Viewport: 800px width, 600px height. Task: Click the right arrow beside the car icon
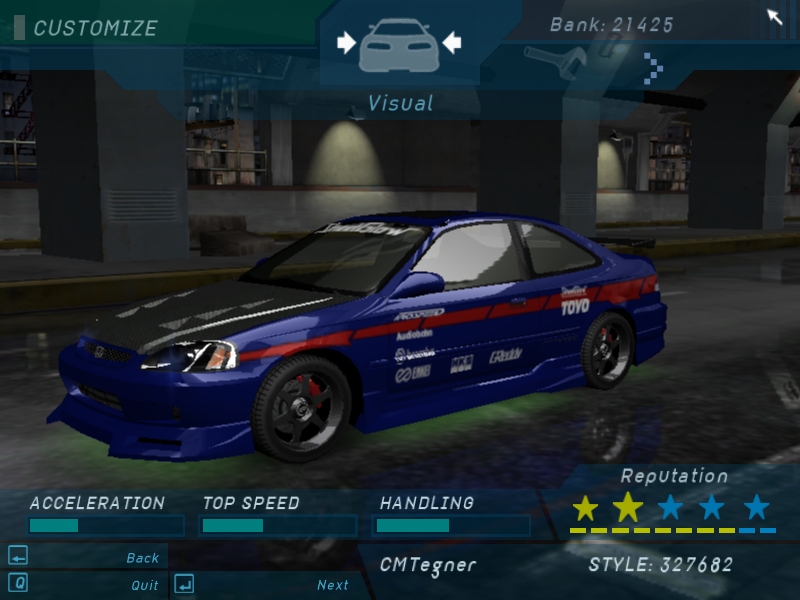pos(451,42)
